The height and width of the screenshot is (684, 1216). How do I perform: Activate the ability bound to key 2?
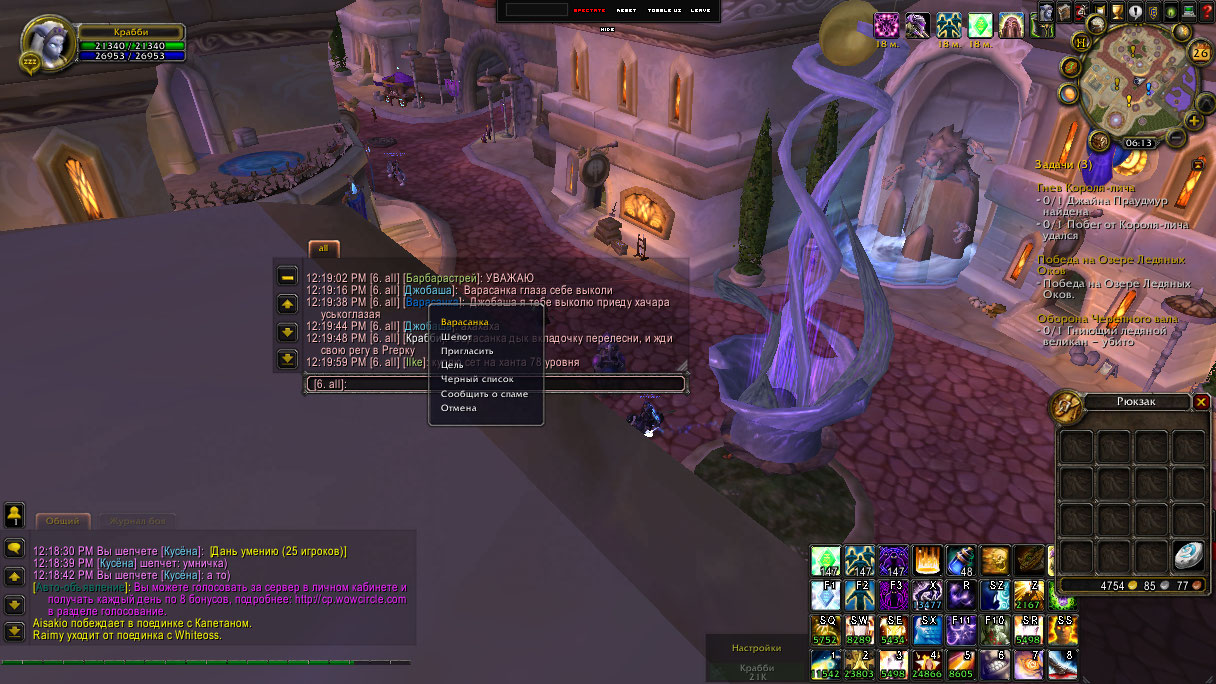(x=859, y=662)
